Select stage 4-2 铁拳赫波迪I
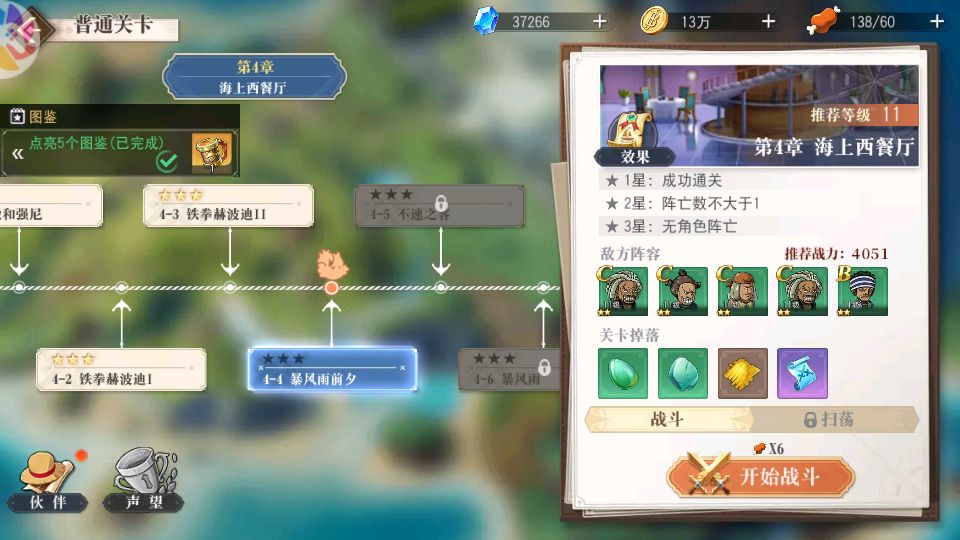The image size is (960, 540). [x=121, y=369]
